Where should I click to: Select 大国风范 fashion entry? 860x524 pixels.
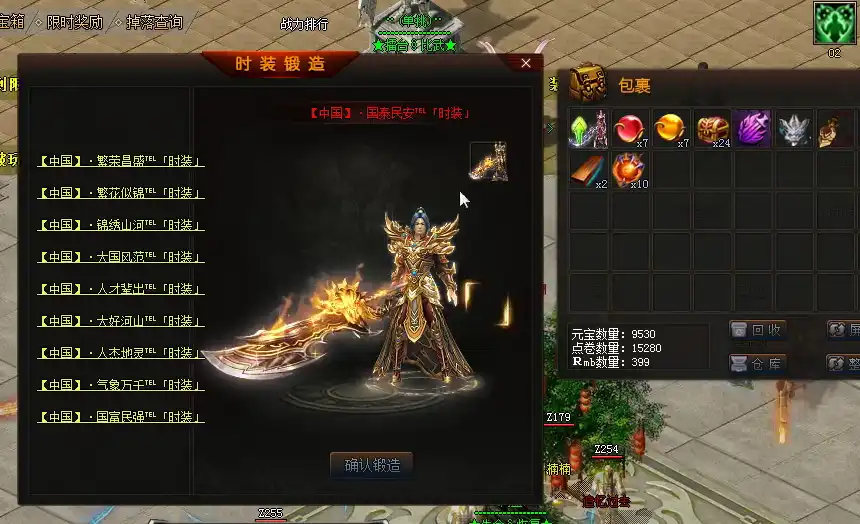click(121, 257)
